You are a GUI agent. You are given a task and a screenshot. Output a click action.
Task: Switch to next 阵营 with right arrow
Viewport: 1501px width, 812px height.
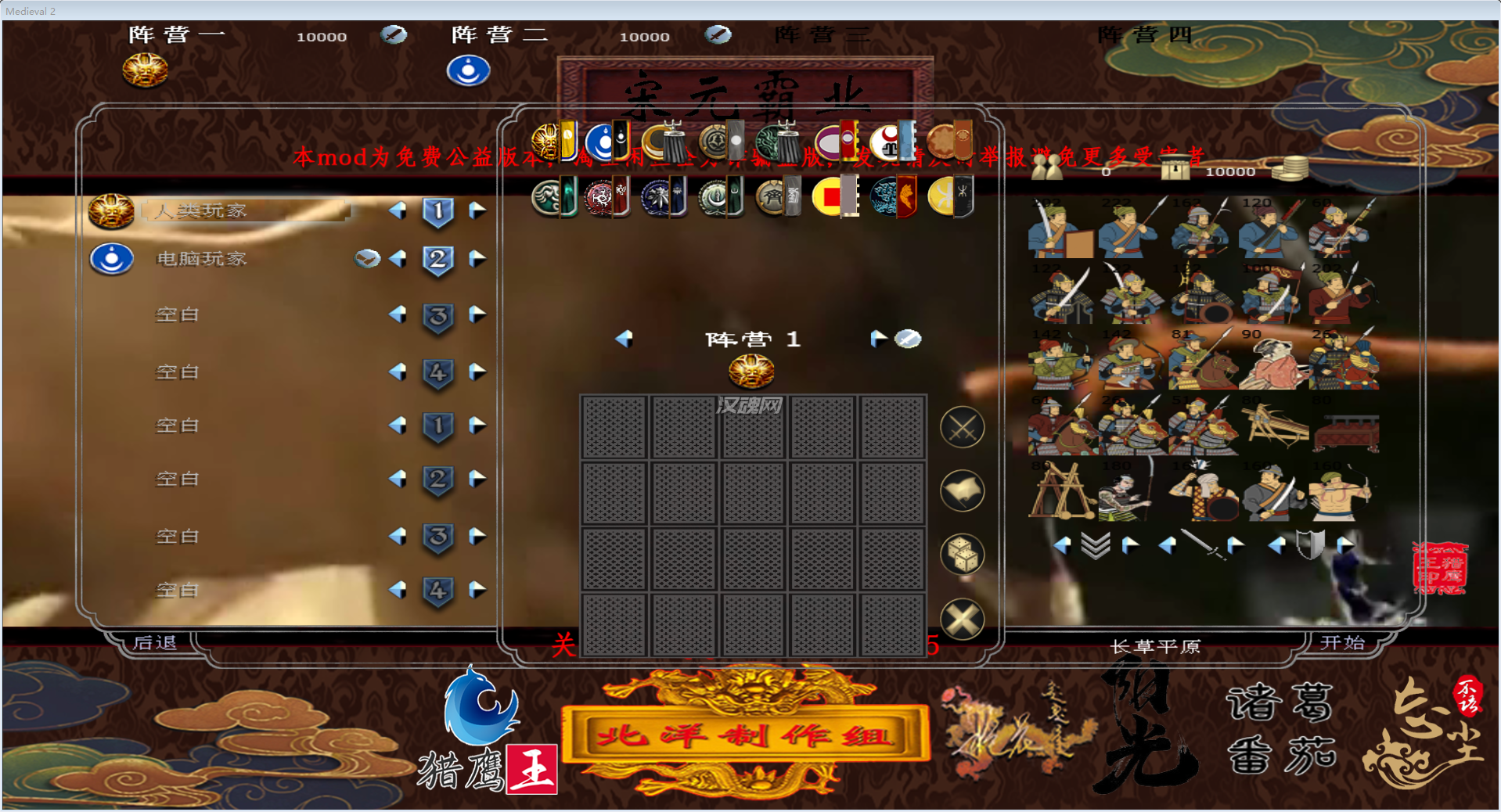(x=877, y=339)
